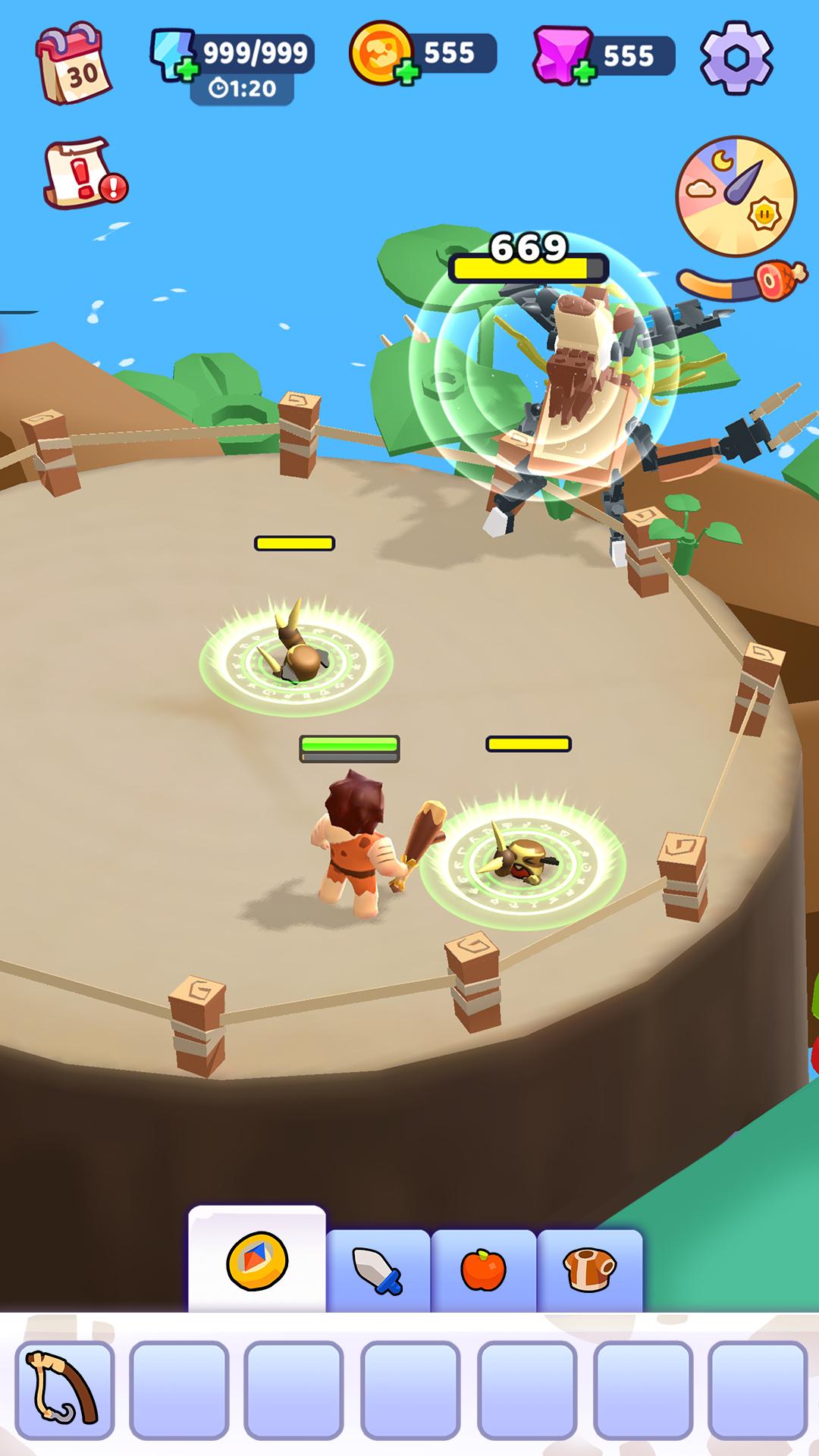Open the settings gear
This screenshot has width=819, height=1456.
(x=736, y=57)
